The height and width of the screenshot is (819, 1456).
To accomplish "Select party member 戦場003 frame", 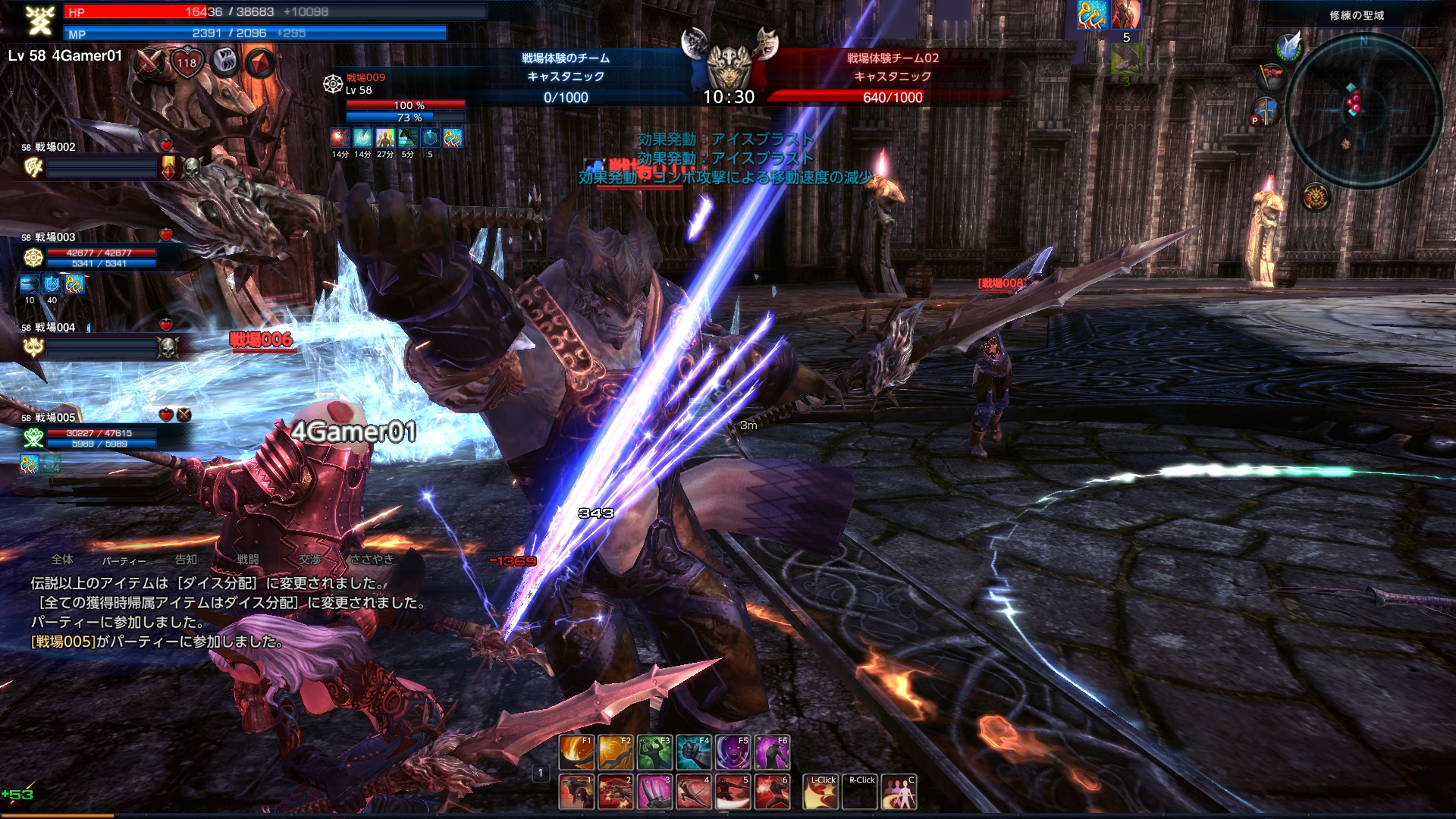I will tap(91, 252).
